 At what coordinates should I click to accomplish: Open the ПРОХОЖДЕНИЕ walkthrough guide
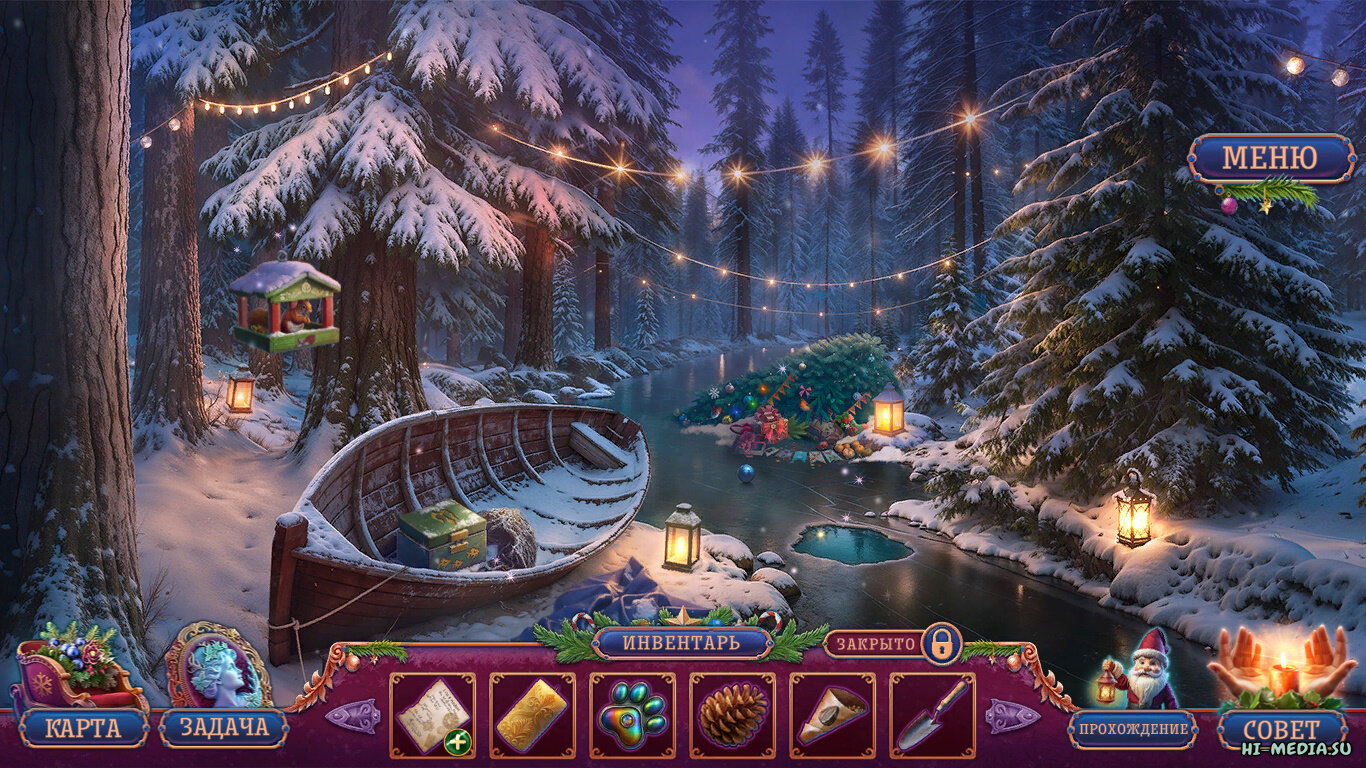1132,729
